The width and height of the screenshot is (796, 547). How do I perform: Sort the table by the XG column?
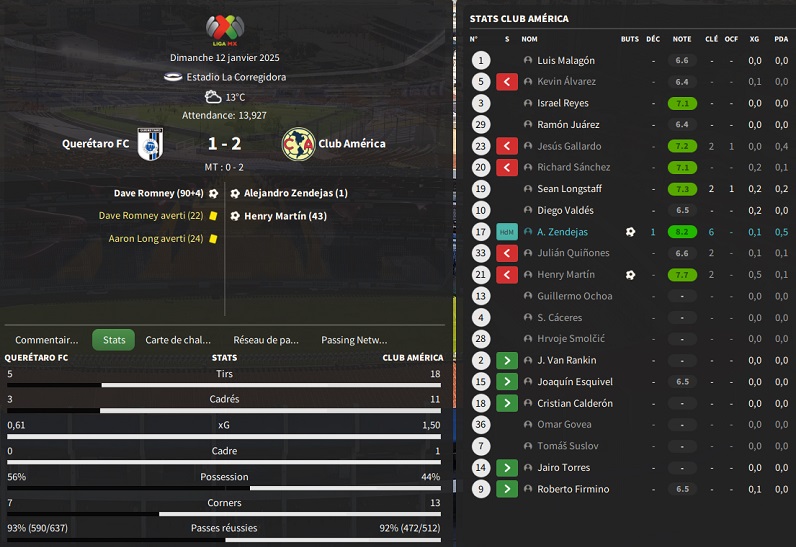coord(754,39)
